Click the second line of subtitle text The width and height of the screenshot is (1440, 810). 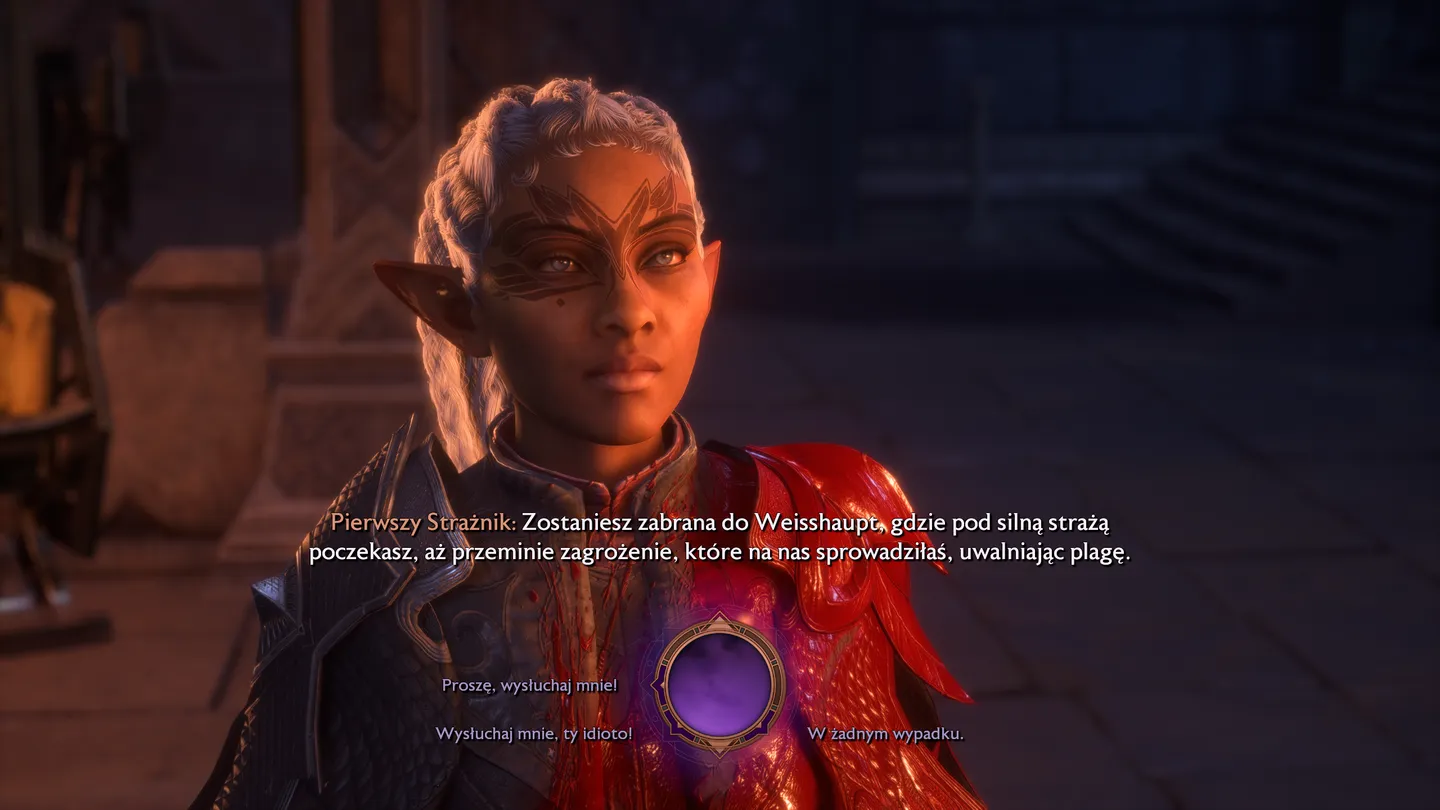coord(720,549)
